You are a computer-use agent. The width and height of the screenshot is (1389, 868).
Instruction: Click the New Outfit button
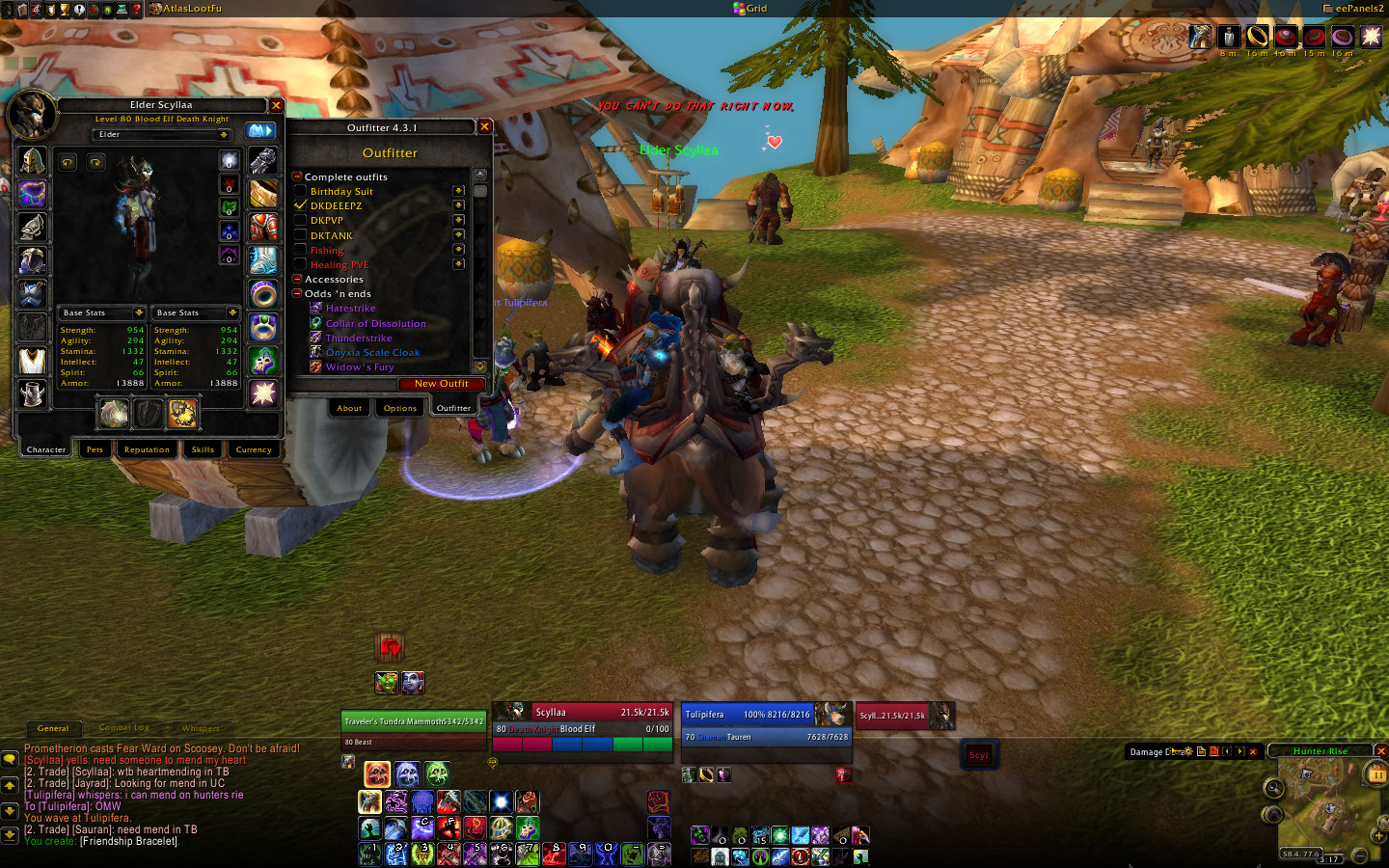tap(441, 384)
